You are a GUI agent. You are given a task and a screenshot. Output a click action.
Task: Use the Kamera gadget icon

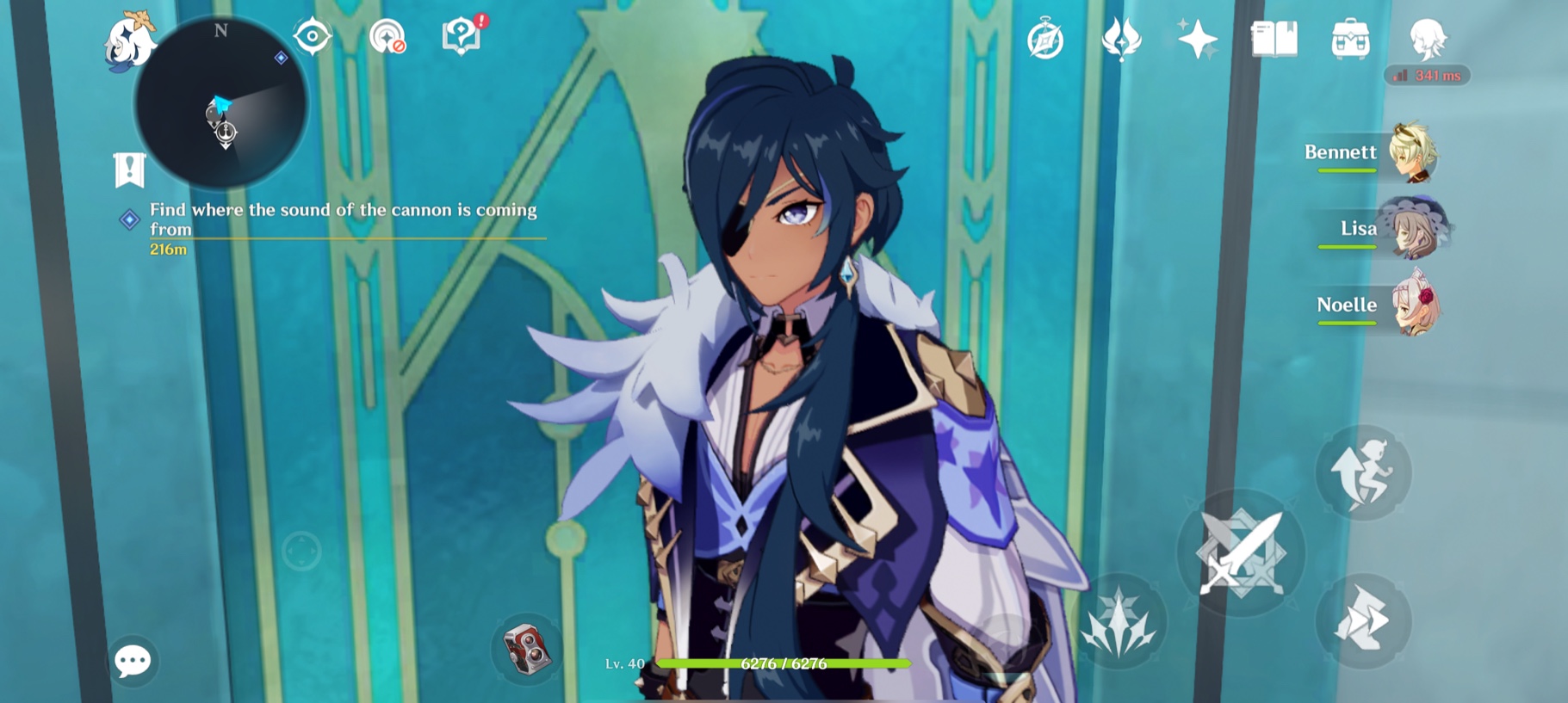526,651
